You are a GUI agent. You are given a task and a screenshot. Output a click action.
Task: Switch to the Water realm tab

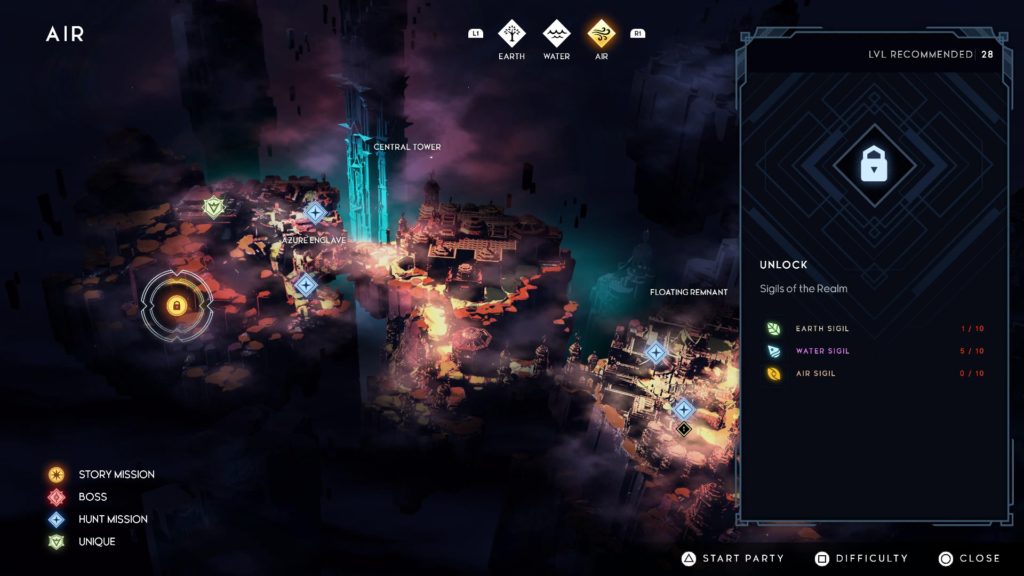pos(556,34)
